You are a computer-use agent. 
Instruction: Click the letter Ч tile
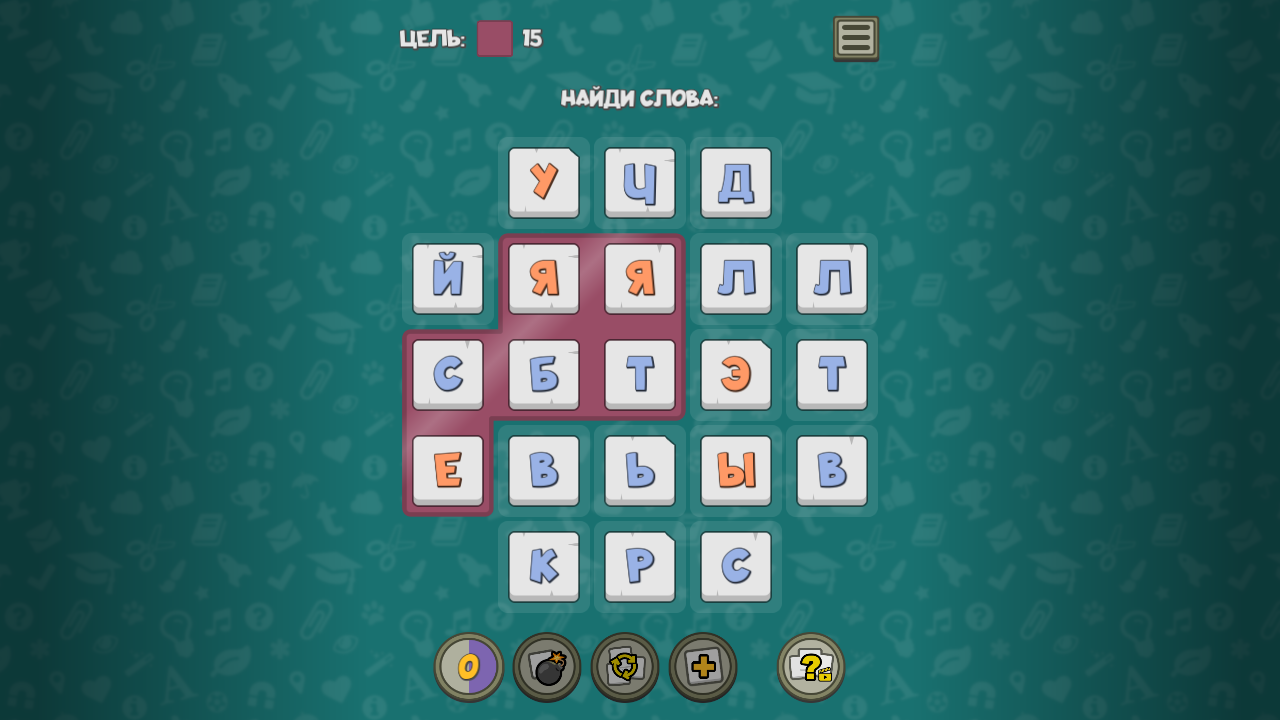tap(639, 182)
